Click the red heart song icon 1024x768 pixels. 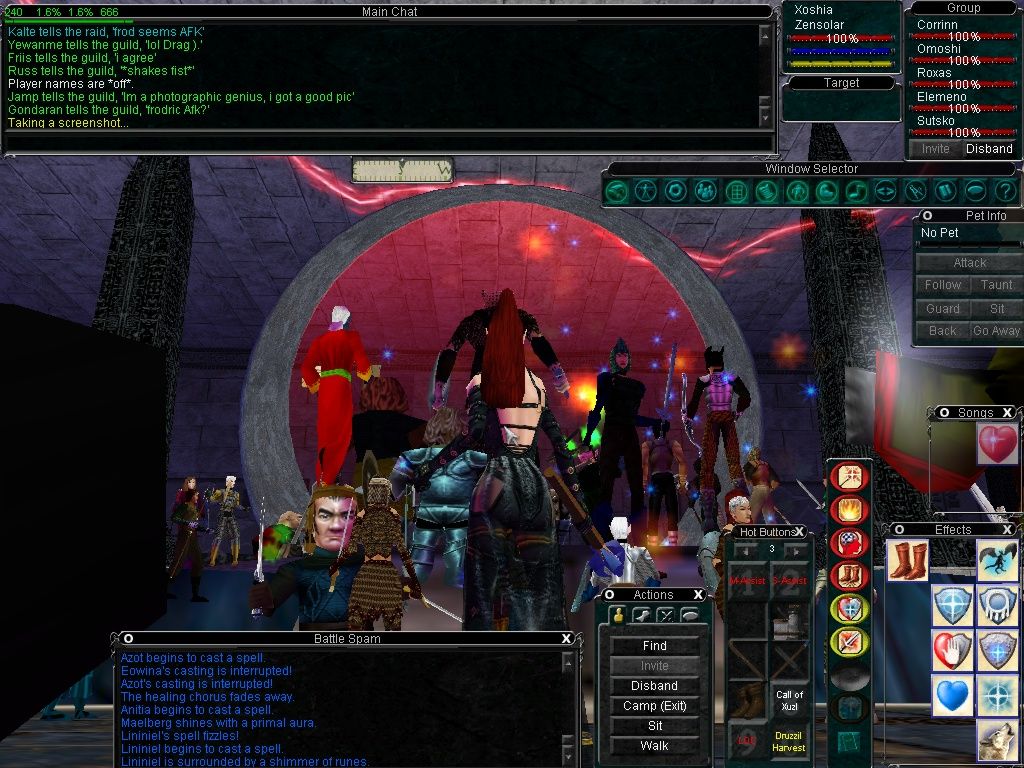click(997, 444)
